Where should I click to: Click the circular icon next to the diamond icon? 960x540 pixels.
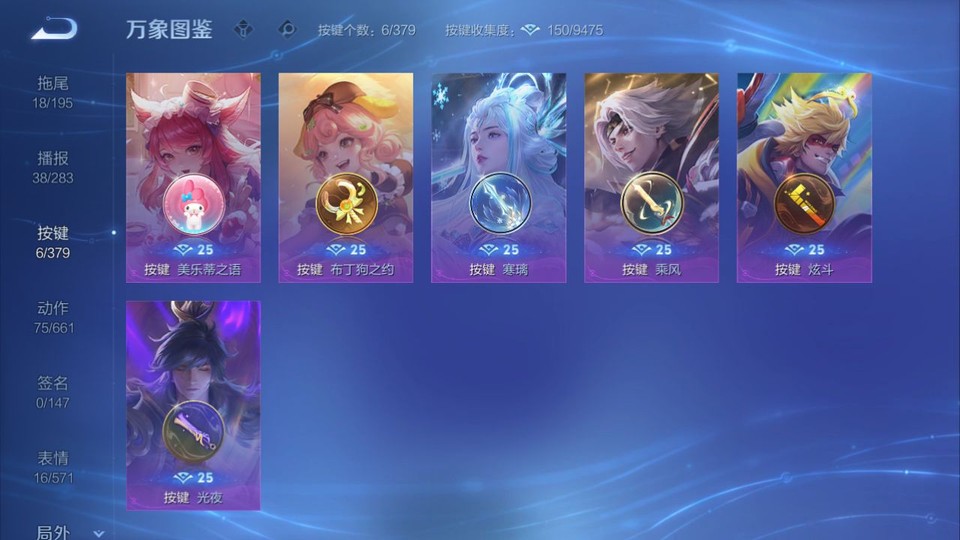288,29
